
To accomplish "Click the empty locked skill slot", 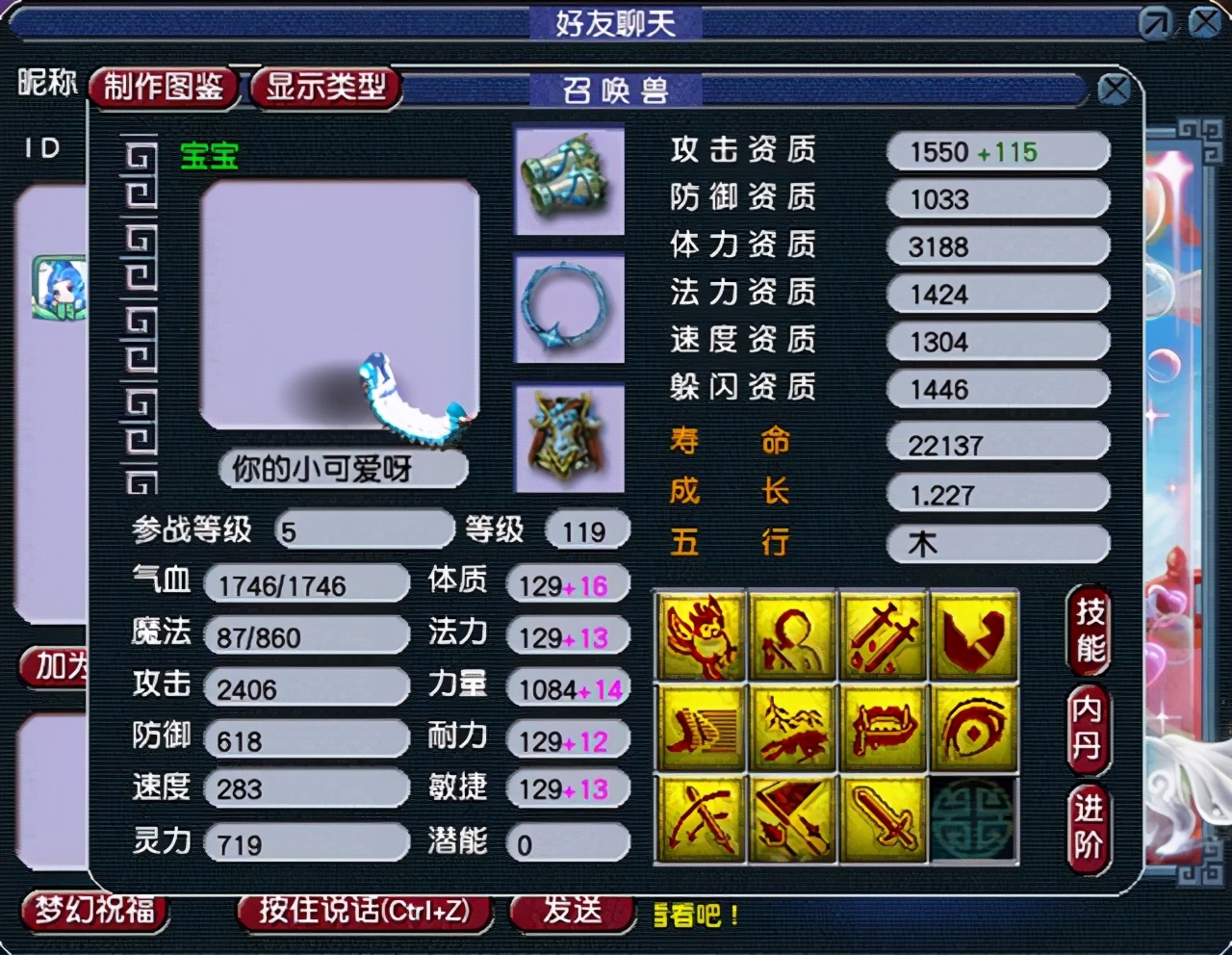I will [x=974, y=823].
